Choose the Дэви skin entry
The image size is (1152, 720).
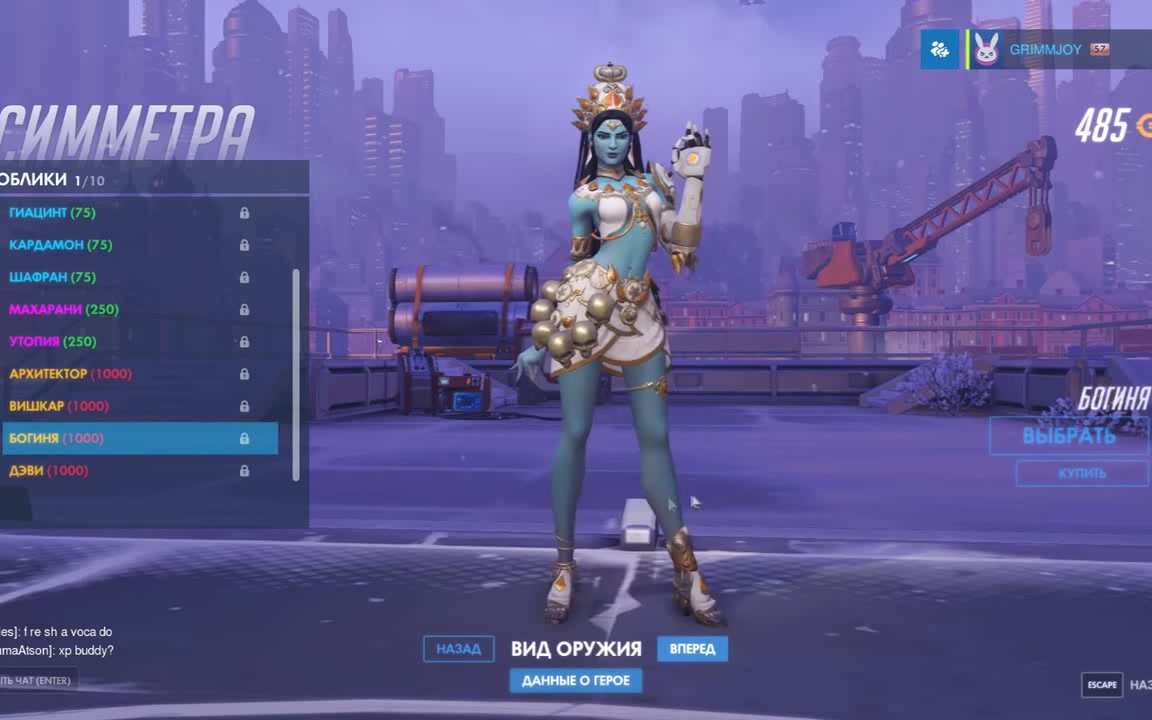(x=48, y=470)
